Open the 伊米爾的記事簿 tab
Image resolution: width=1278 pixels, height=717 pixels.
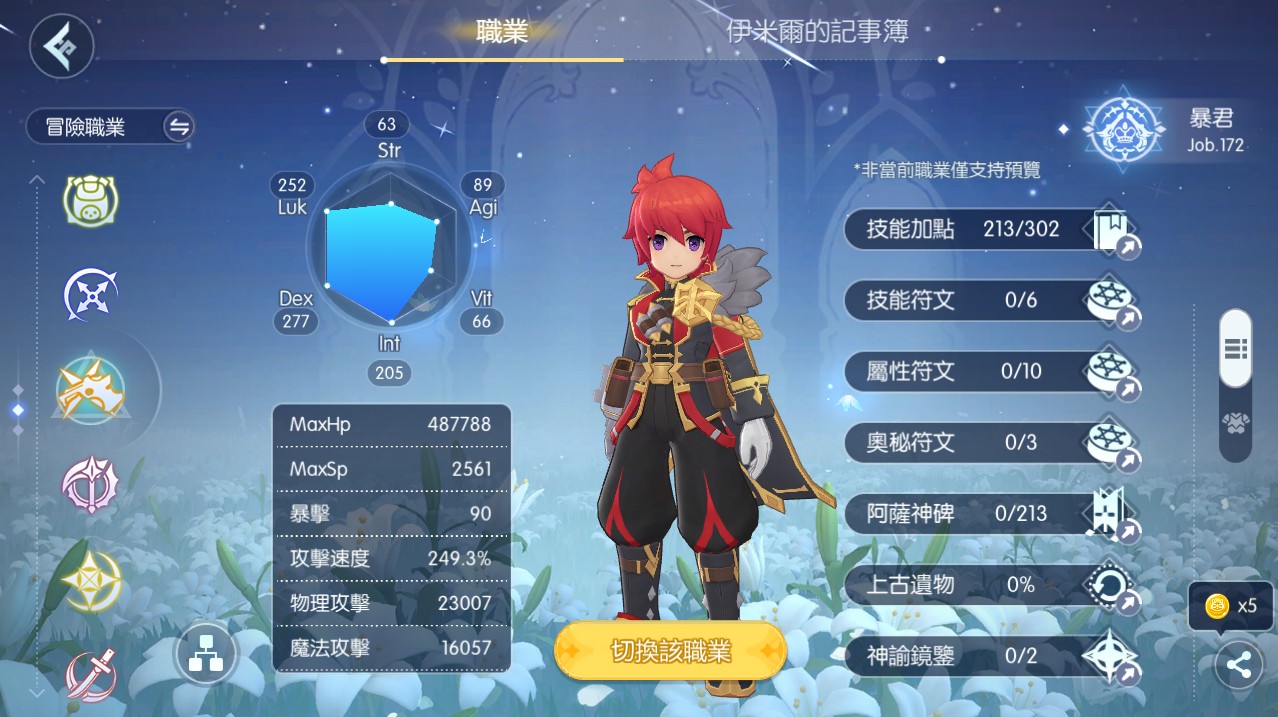point(817,32)
